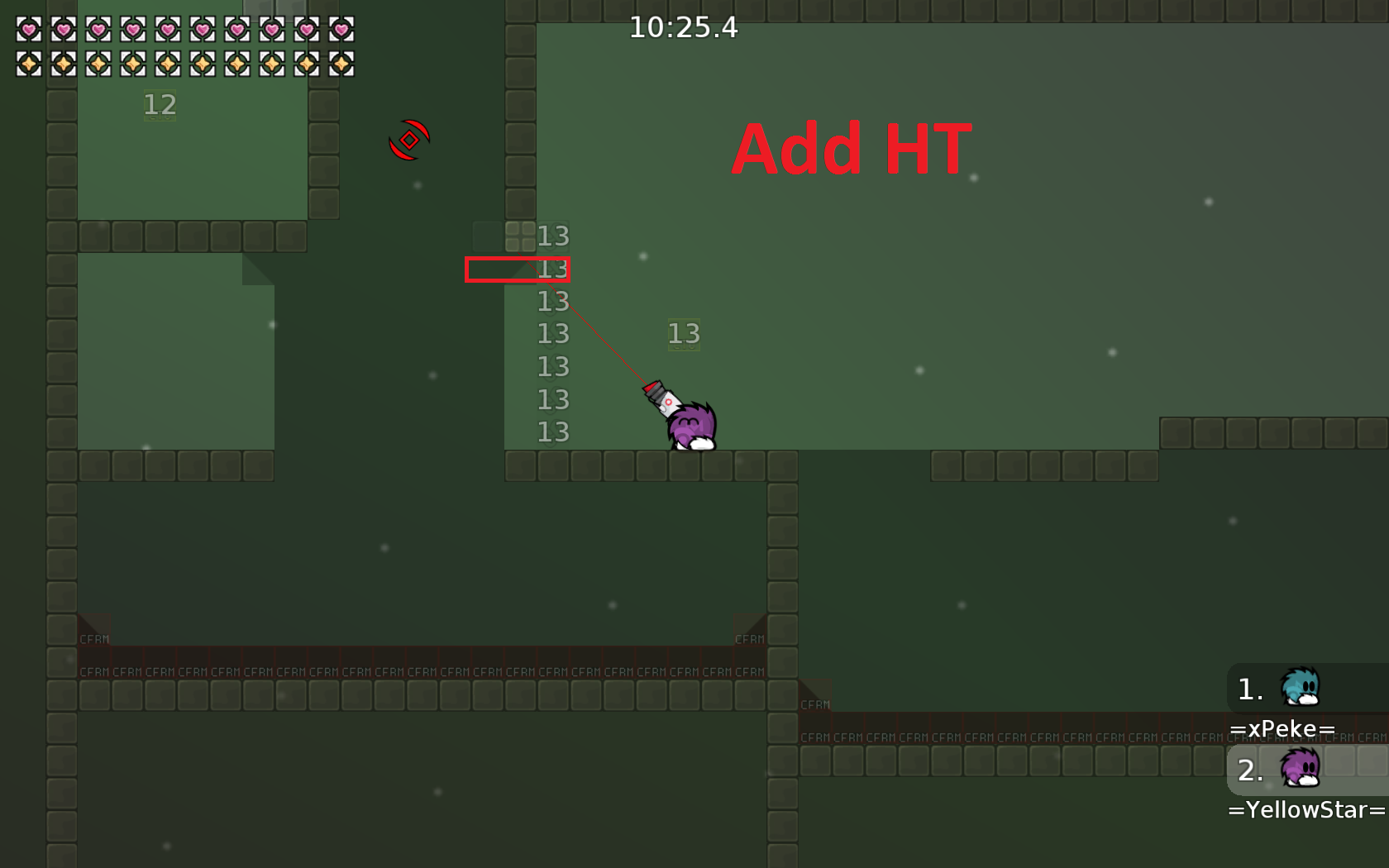
Task: Click the first pink heart health icon
Action: pyautogui.click(x=27, y=30)
